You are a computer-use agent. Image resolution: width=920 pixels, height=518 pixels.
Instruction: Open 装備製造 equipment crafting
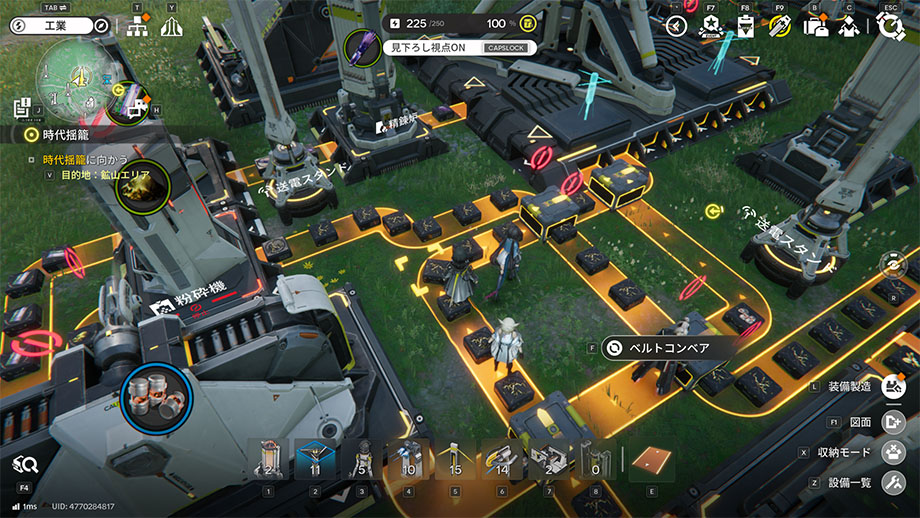pyautogui.click(x=894, y=386)
